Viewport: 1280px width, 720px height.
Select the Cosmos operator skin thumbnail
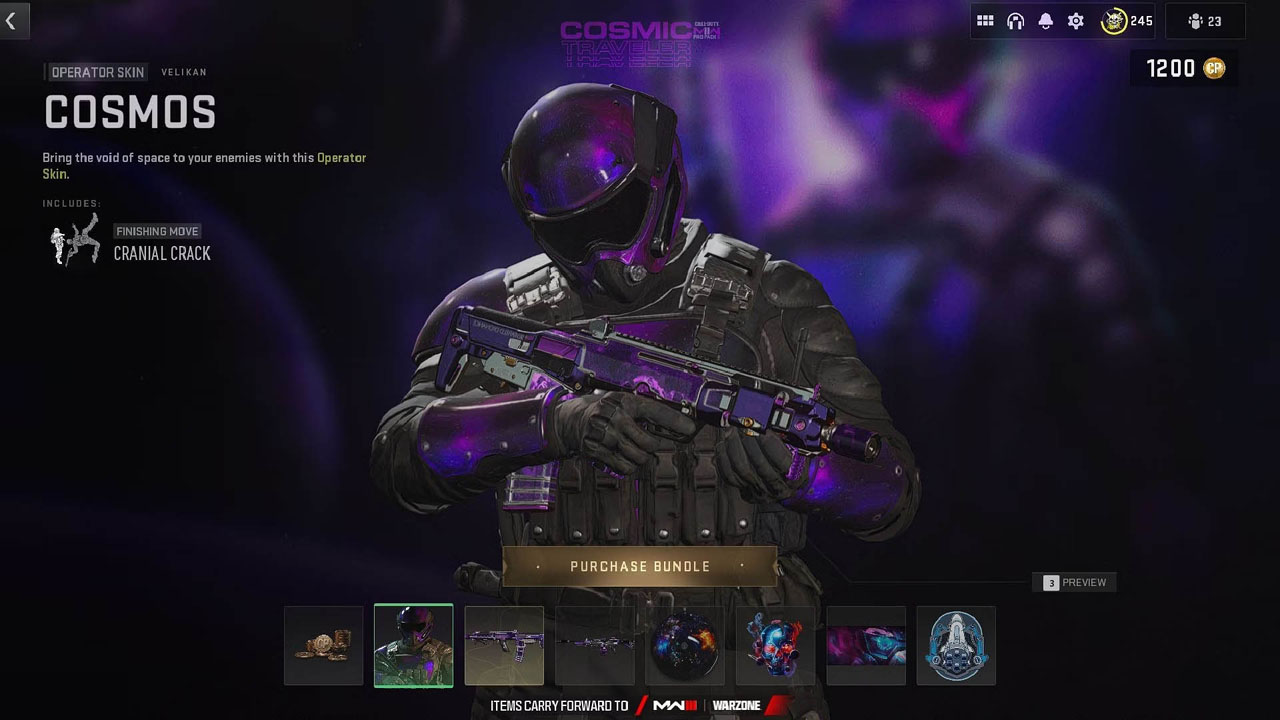tap(413, 645)
